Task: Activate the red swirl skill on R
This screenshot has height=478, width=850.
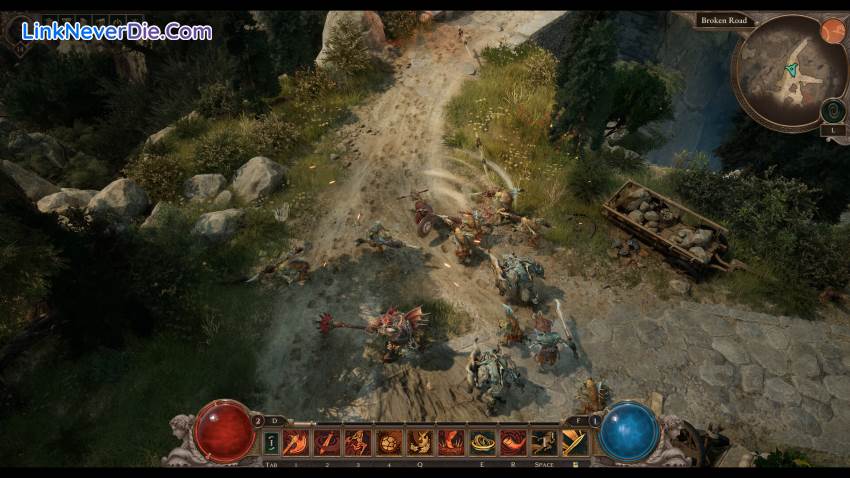Action: click(x=513, y=441)
